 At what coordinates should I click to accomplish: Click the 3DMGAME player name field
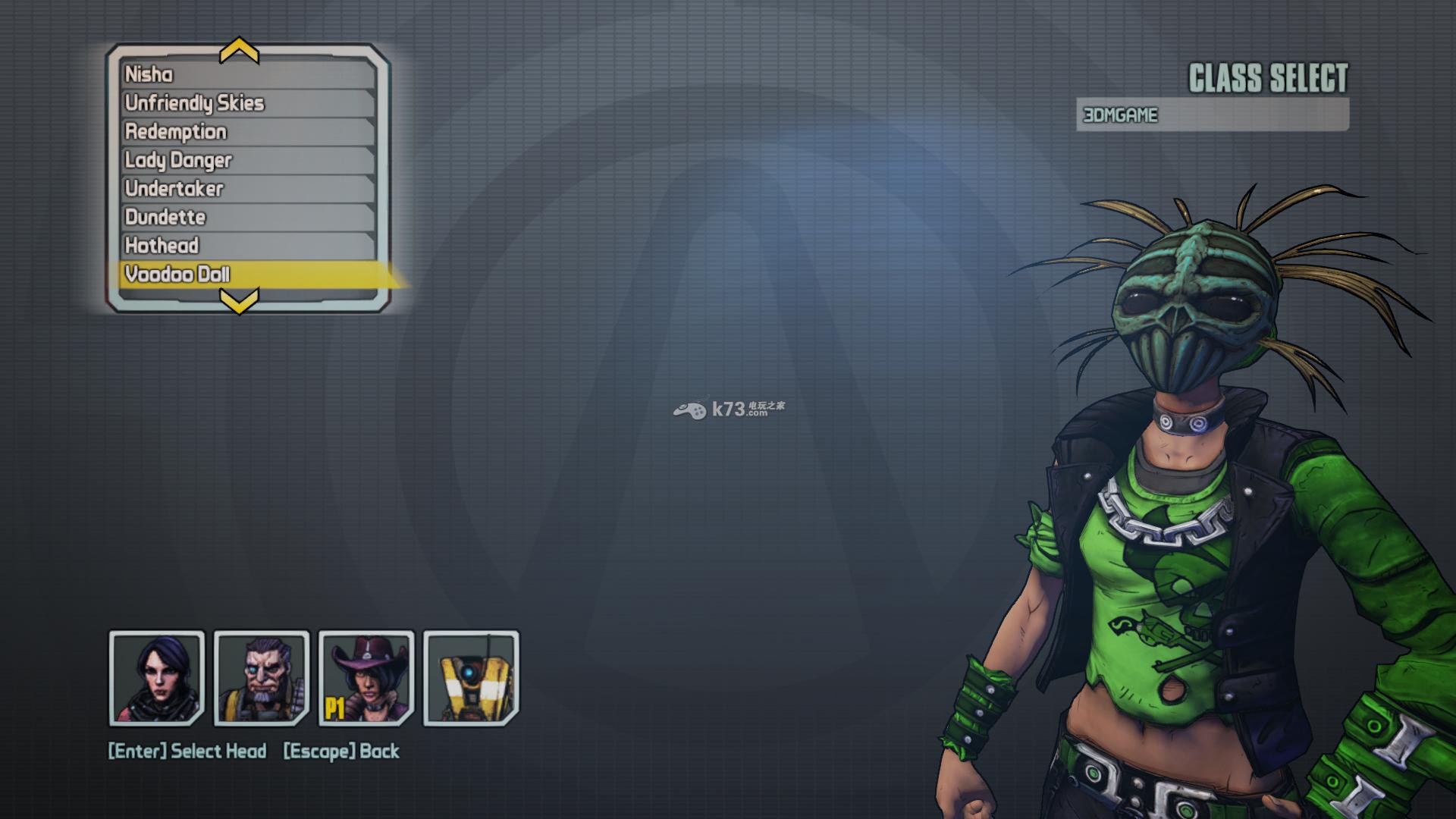click(x=1212, y=115)
